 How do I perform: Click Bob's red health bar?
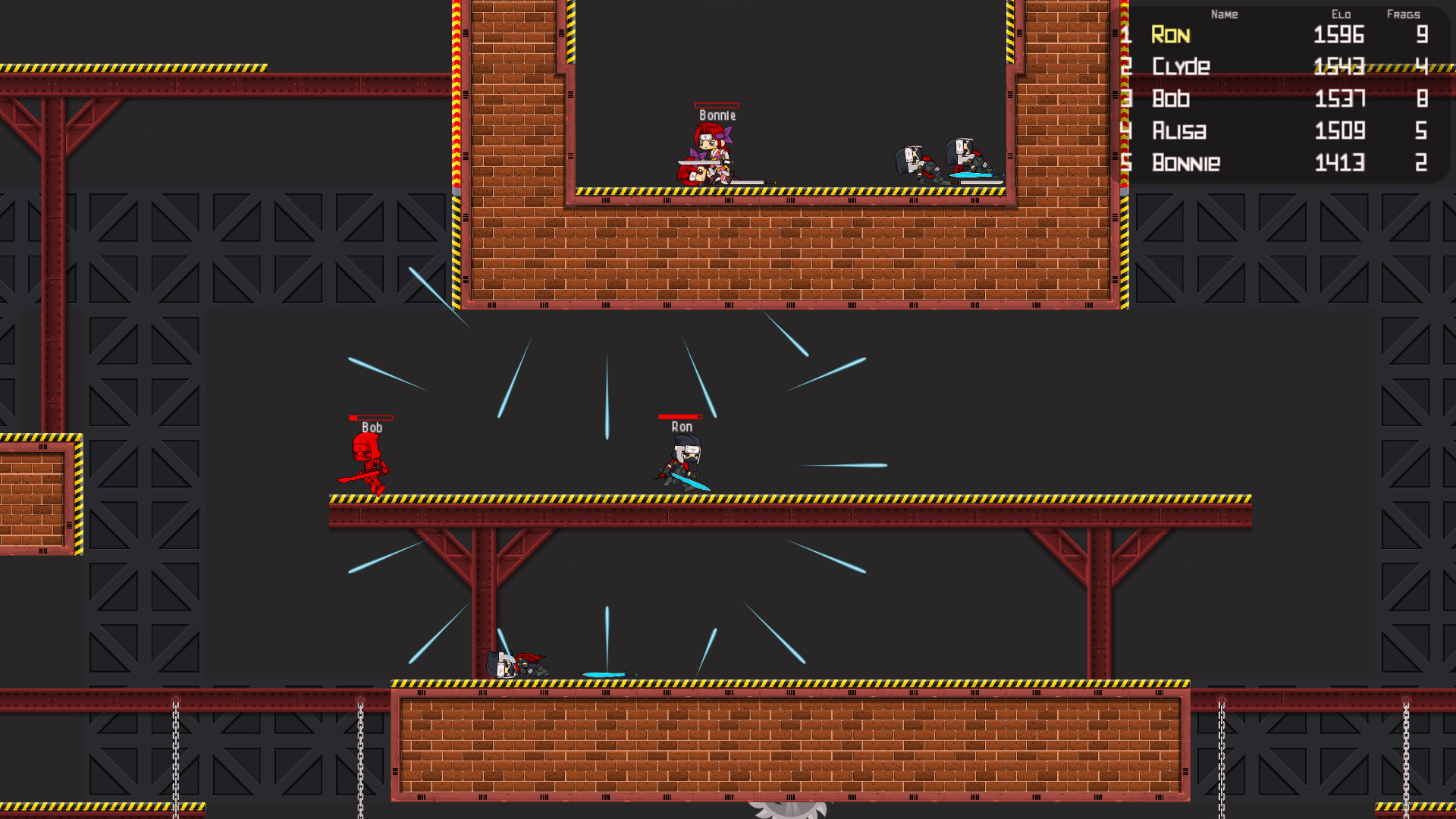(371, 417)
